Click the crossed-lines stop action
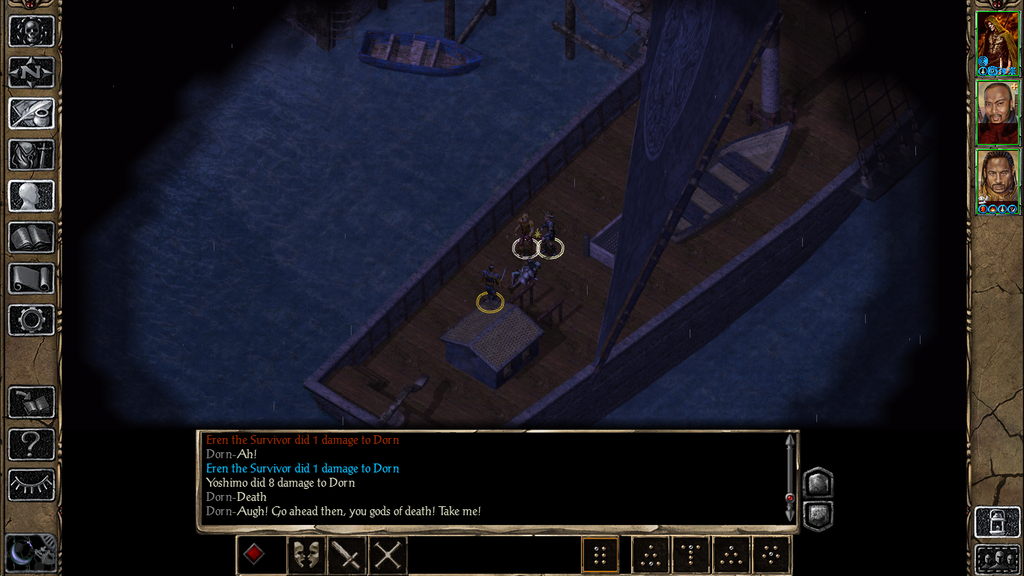 pyautogui.click(x=388, y=554)
